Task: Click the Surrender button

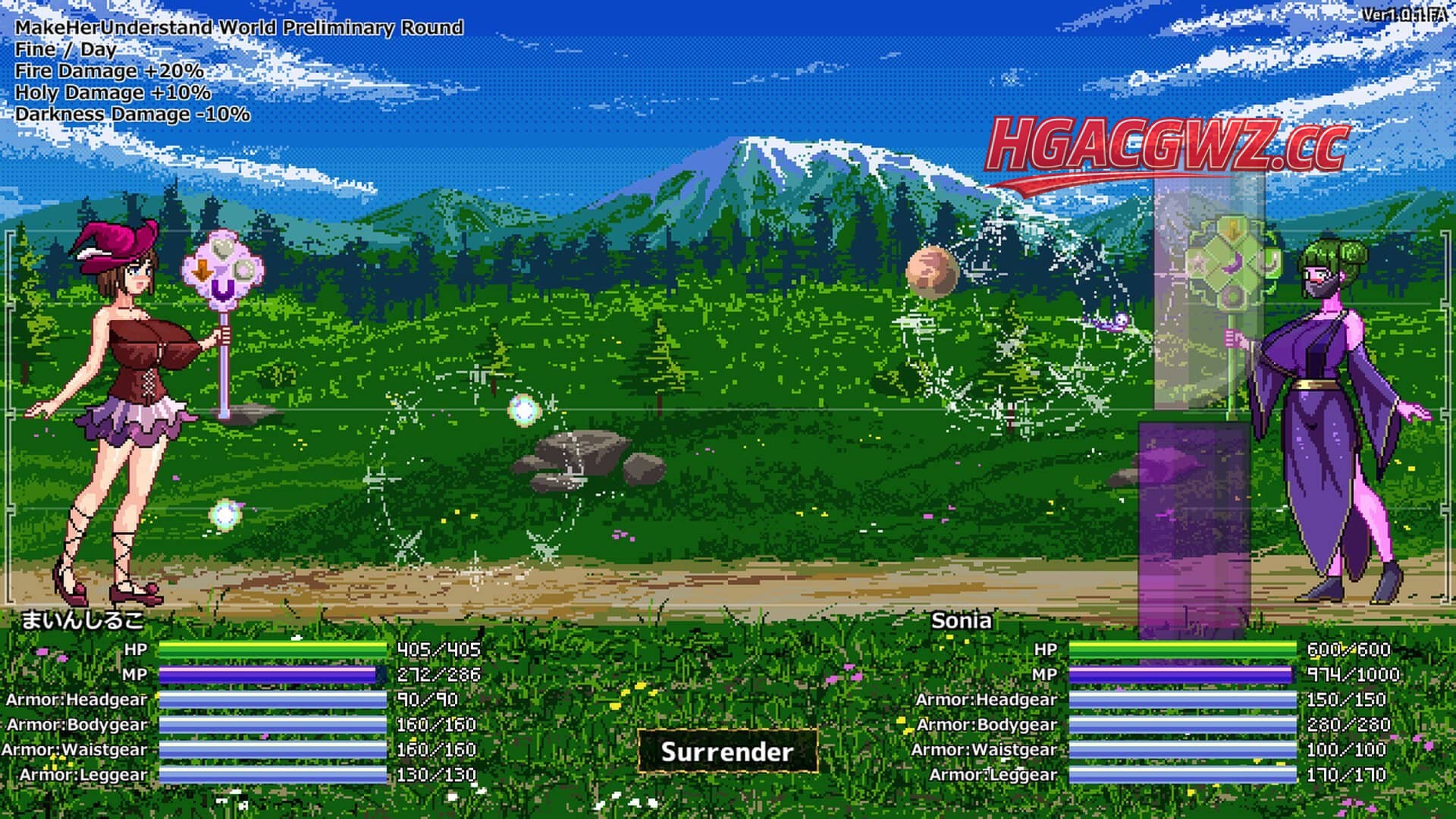Action: [727, 752]
